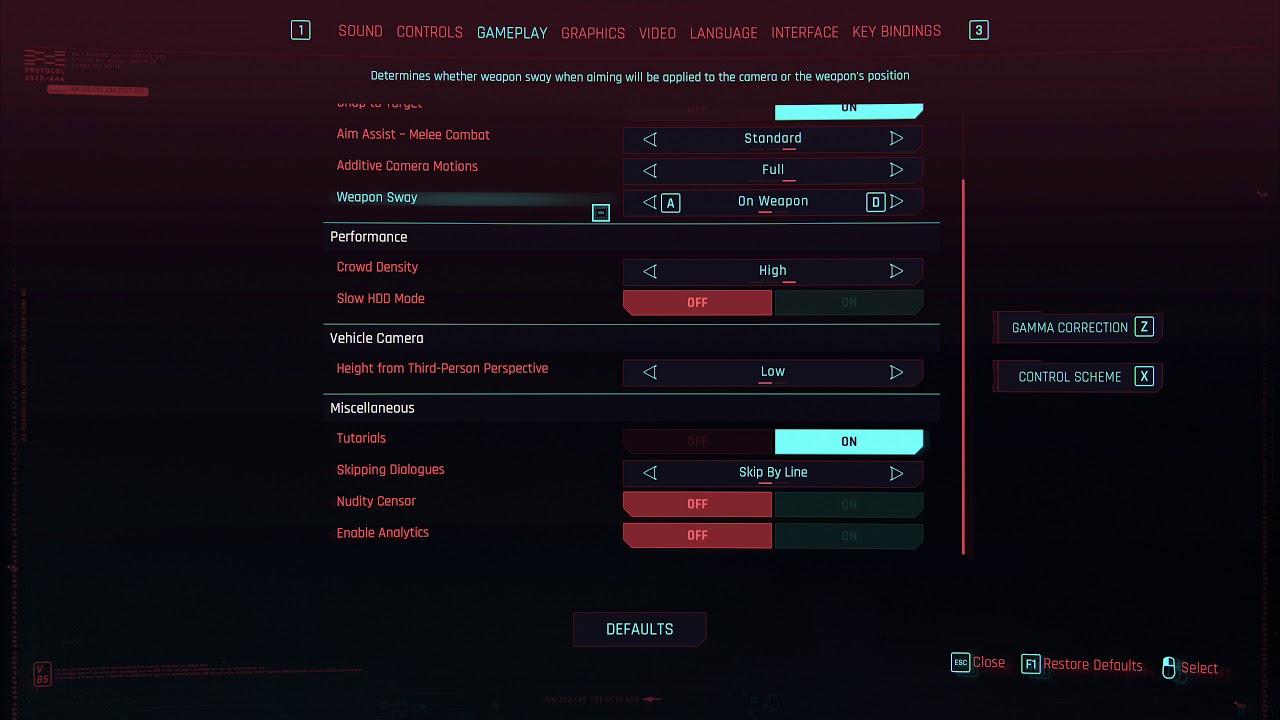Switch to the GRAPHICS tab

(593, 33)
